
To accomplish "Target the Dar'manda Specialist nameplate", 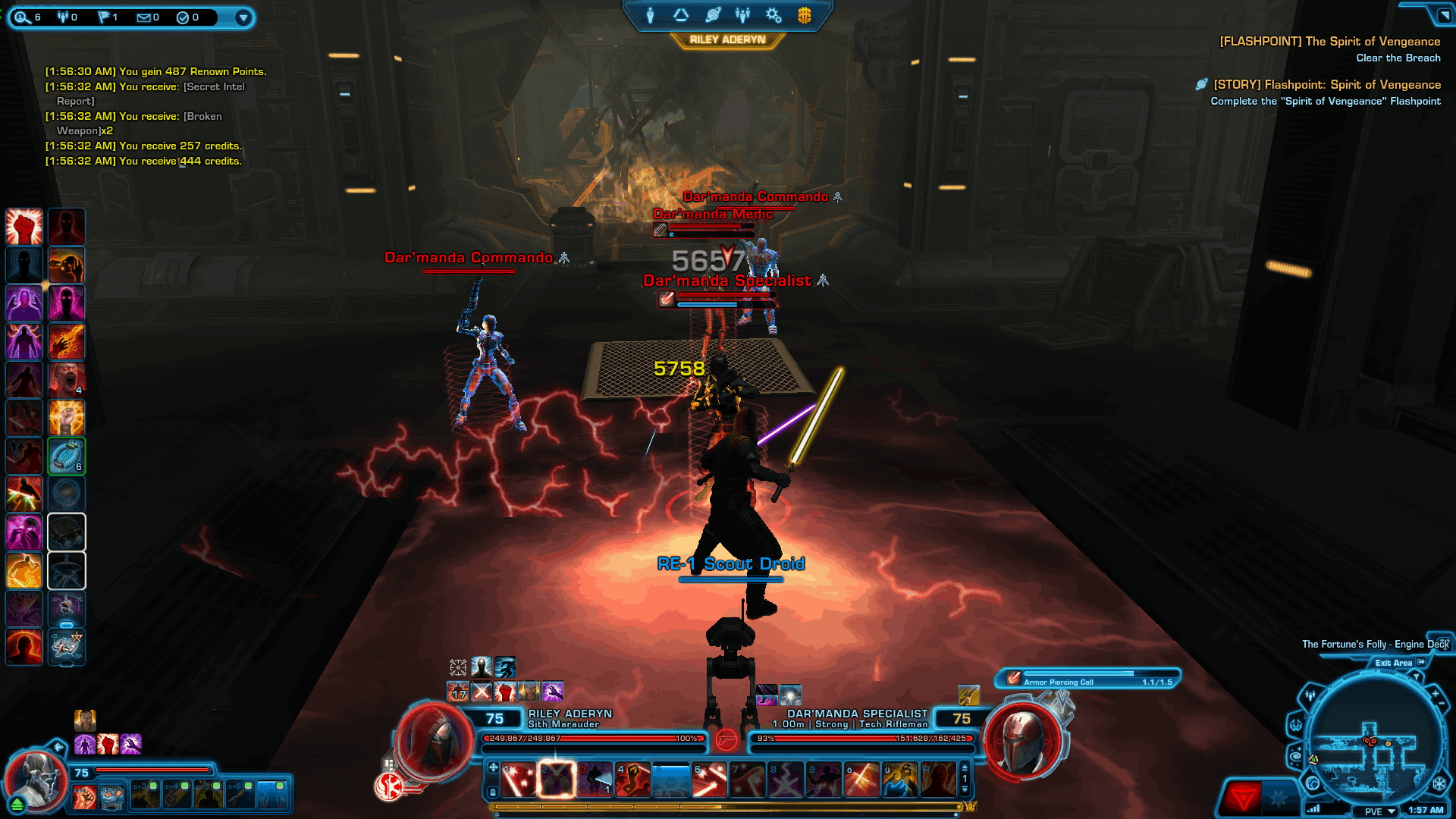I will tap(726, 281).
